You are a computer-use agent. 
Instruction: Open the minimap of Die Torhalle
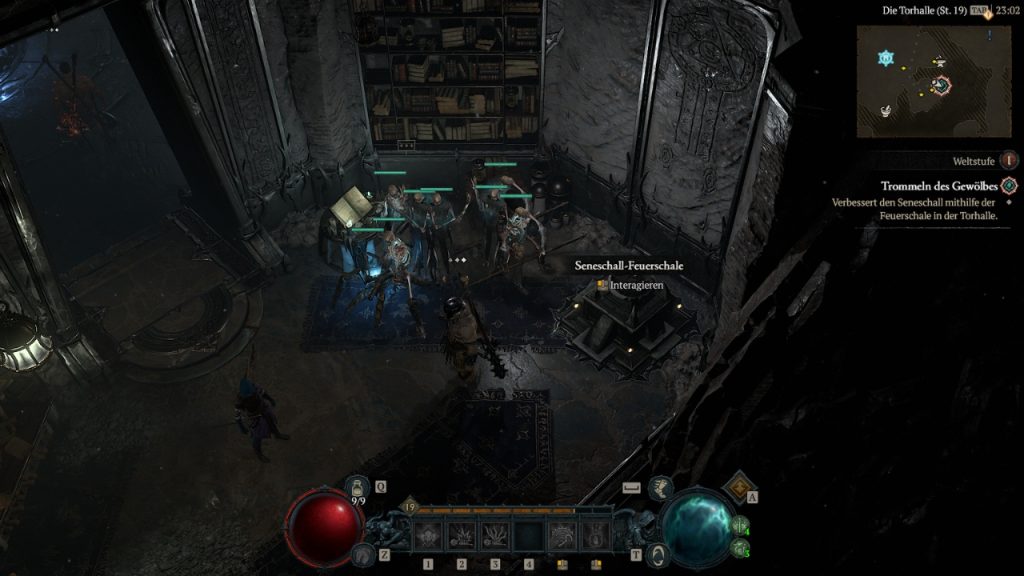tap(919, 81)
